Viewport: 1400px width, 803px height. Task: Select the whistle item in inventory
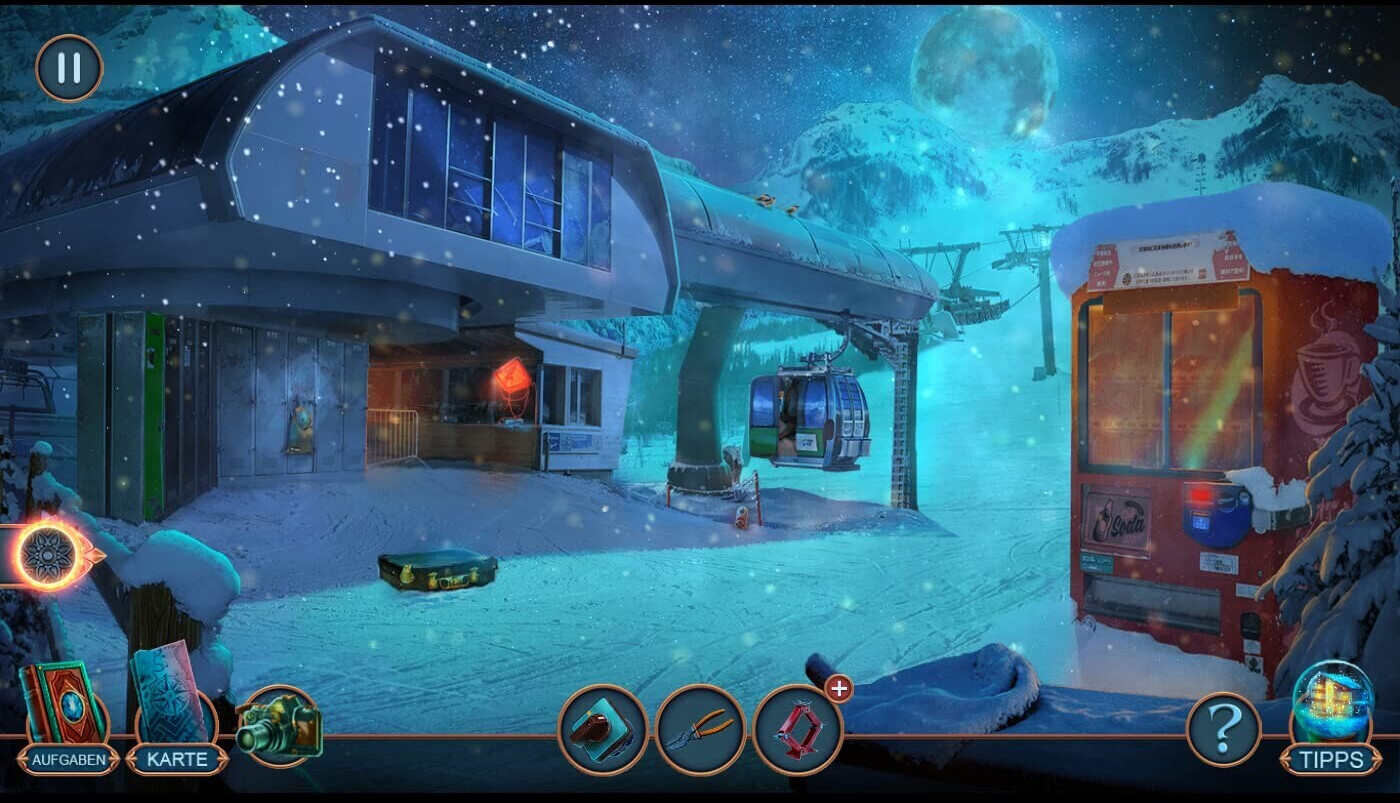click(602, 730)
